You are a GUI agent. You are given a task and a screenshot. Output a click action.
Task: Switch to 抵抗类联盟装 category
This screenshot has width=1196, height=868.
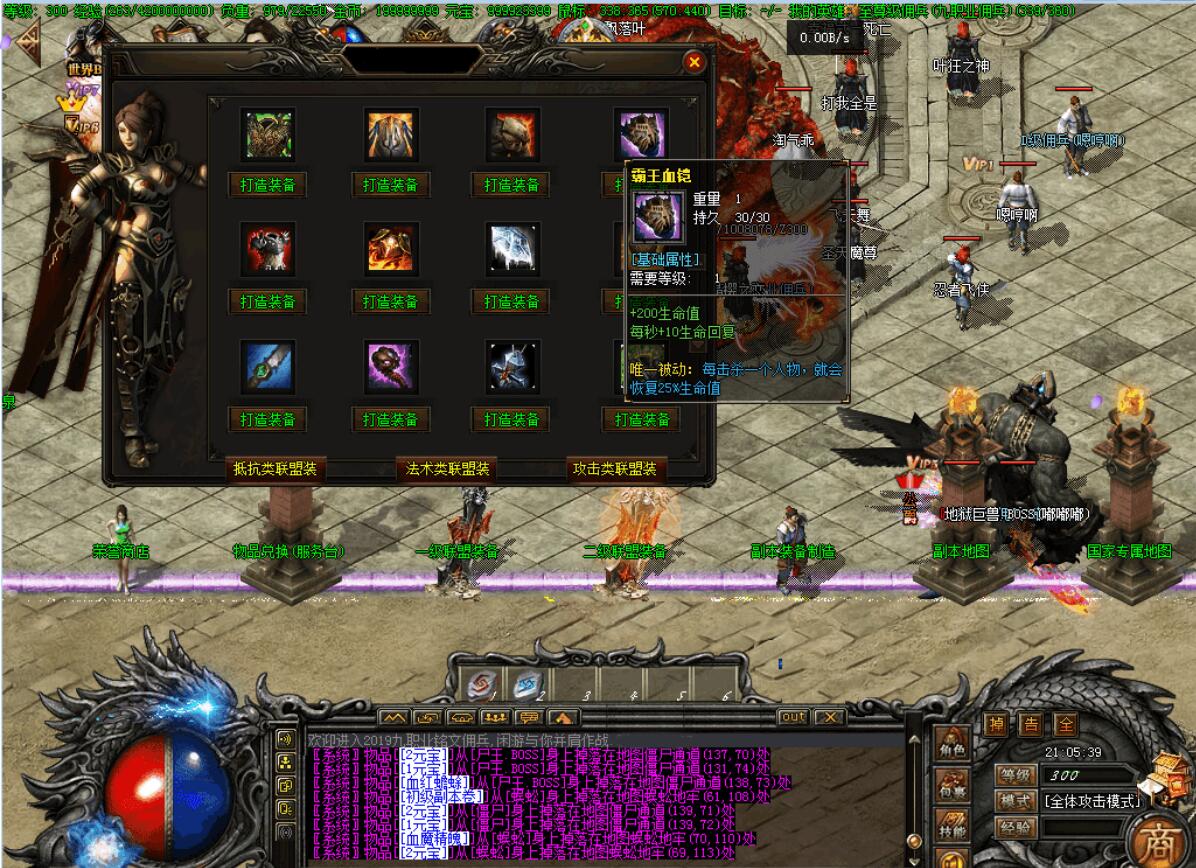click(275, 469)
